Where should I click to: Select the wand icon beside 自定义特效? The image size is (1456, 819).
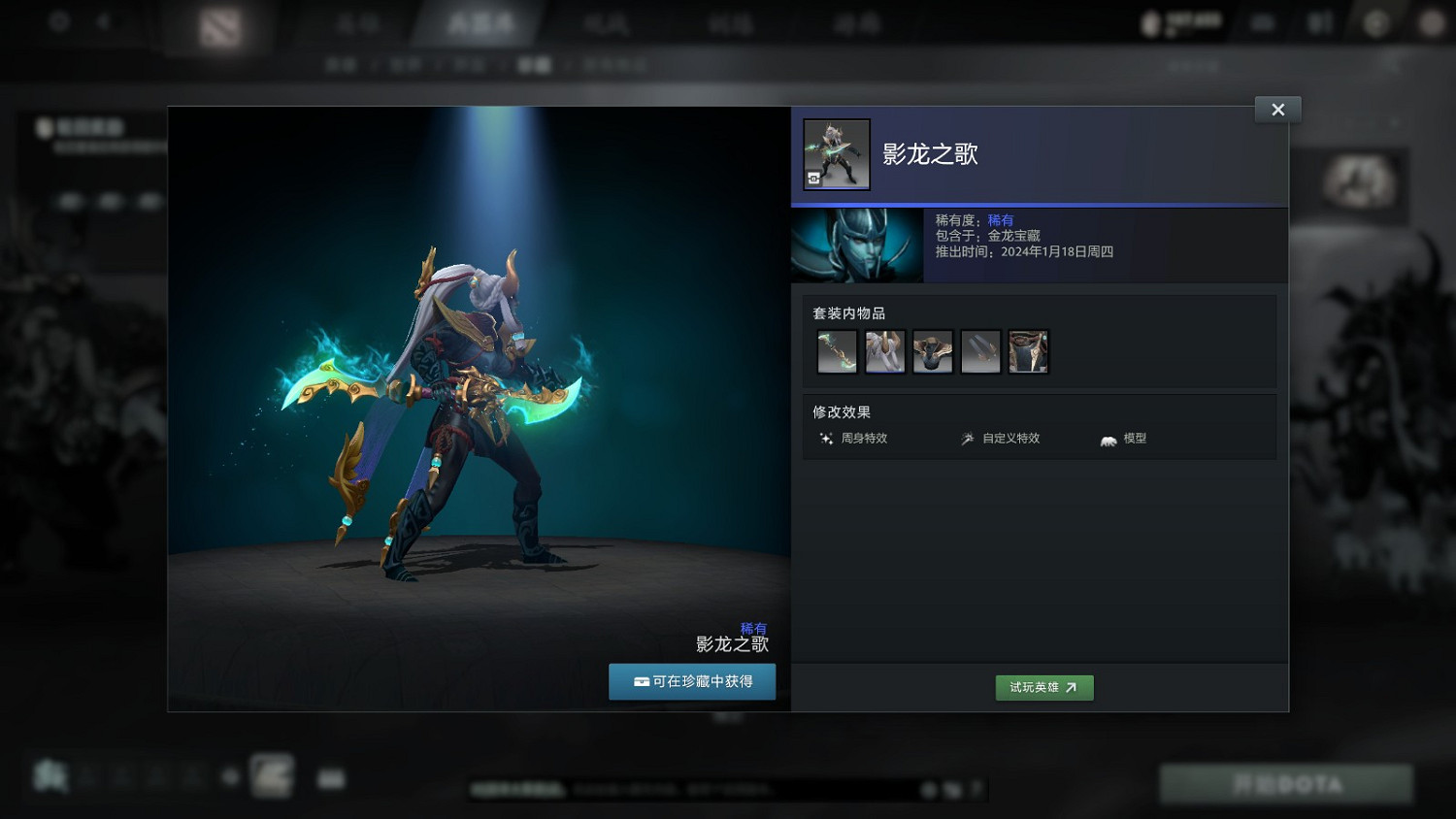point(967,439)
